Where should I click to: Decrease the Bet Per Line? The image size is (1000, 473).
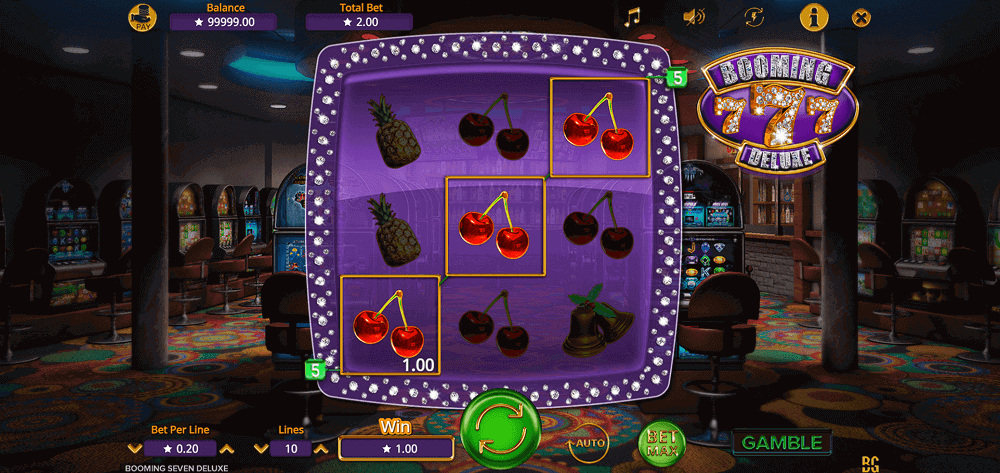(135, 449)
